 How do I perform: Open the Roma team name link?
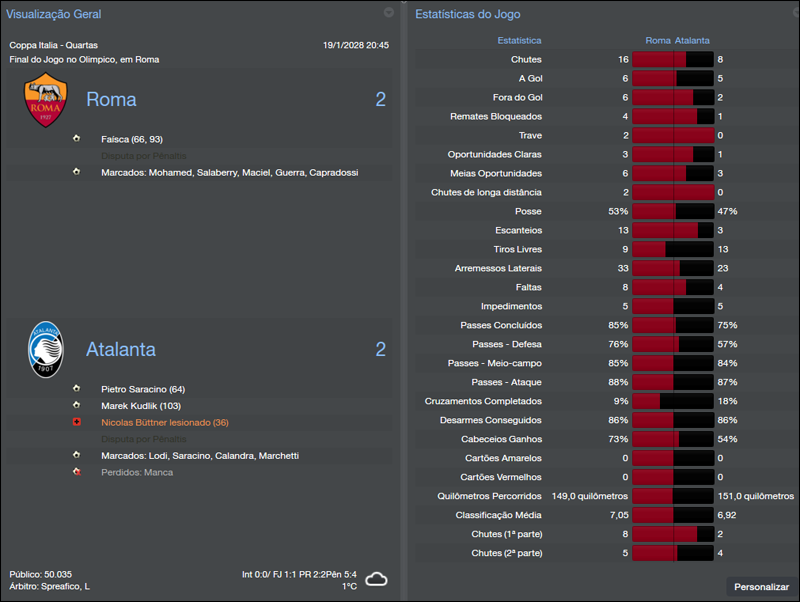tap(111, 100)
